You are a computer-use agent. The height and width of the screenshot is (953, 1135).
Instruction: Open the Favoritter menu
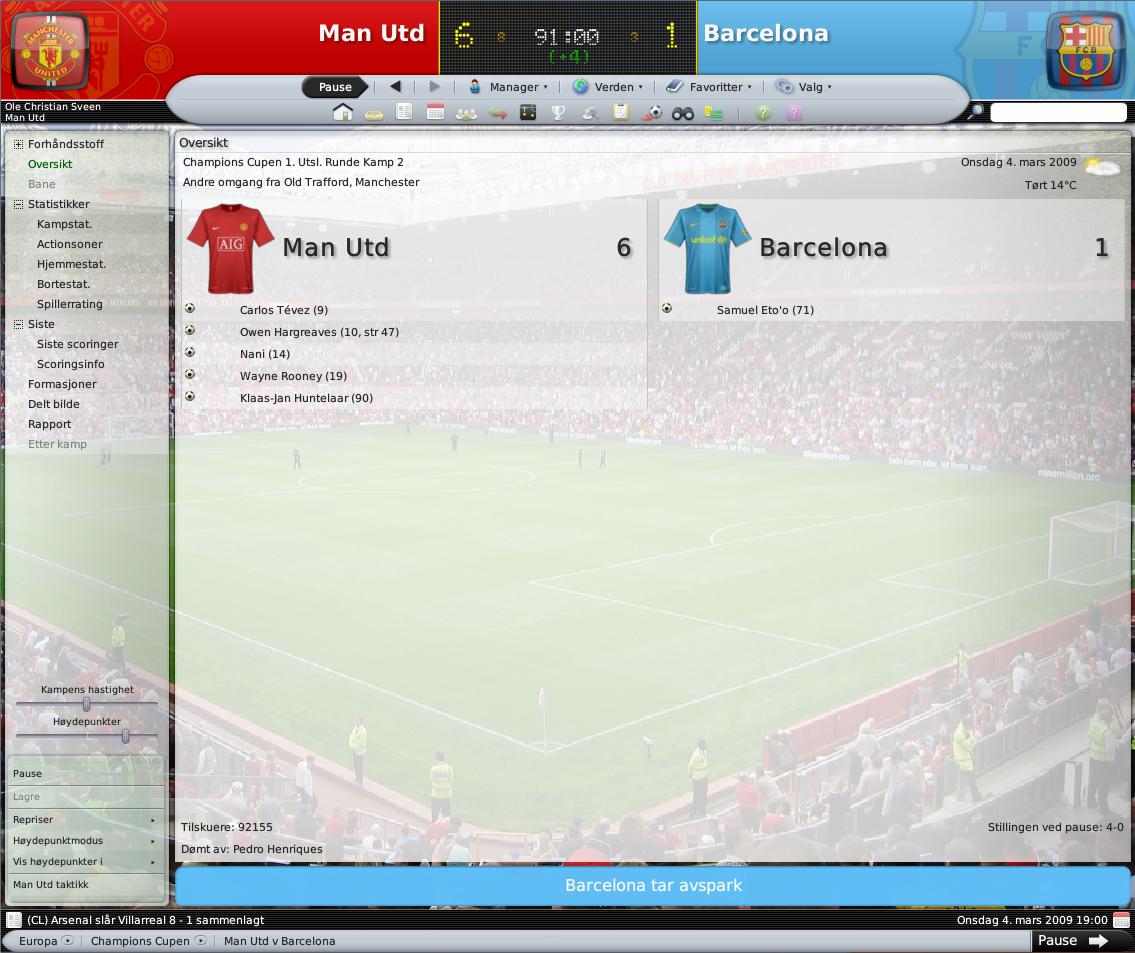pos(709,87)
